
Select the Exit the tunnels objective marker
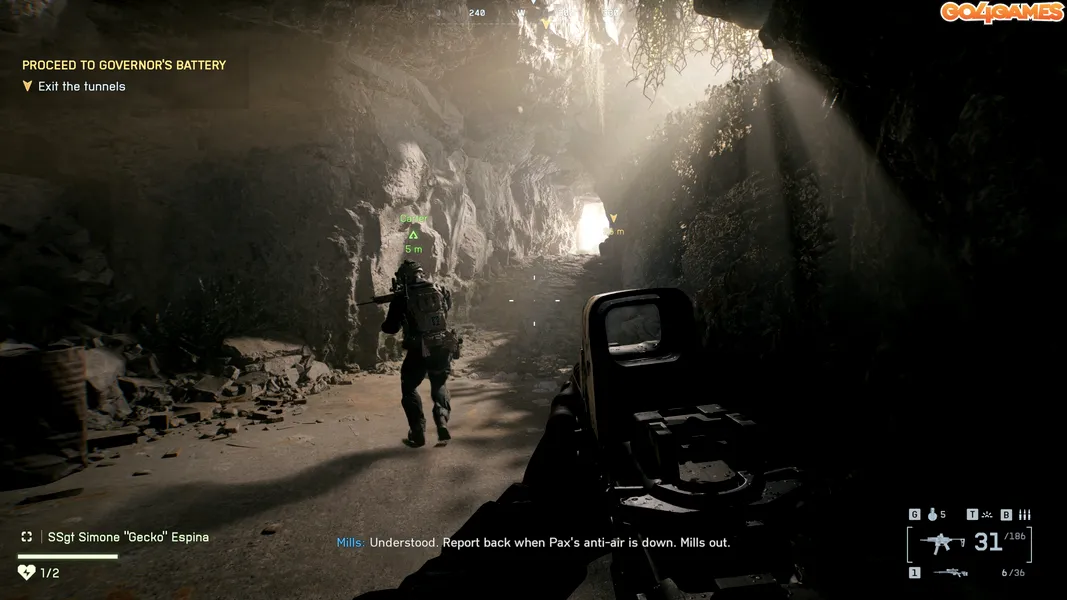[x=28, y=87]
